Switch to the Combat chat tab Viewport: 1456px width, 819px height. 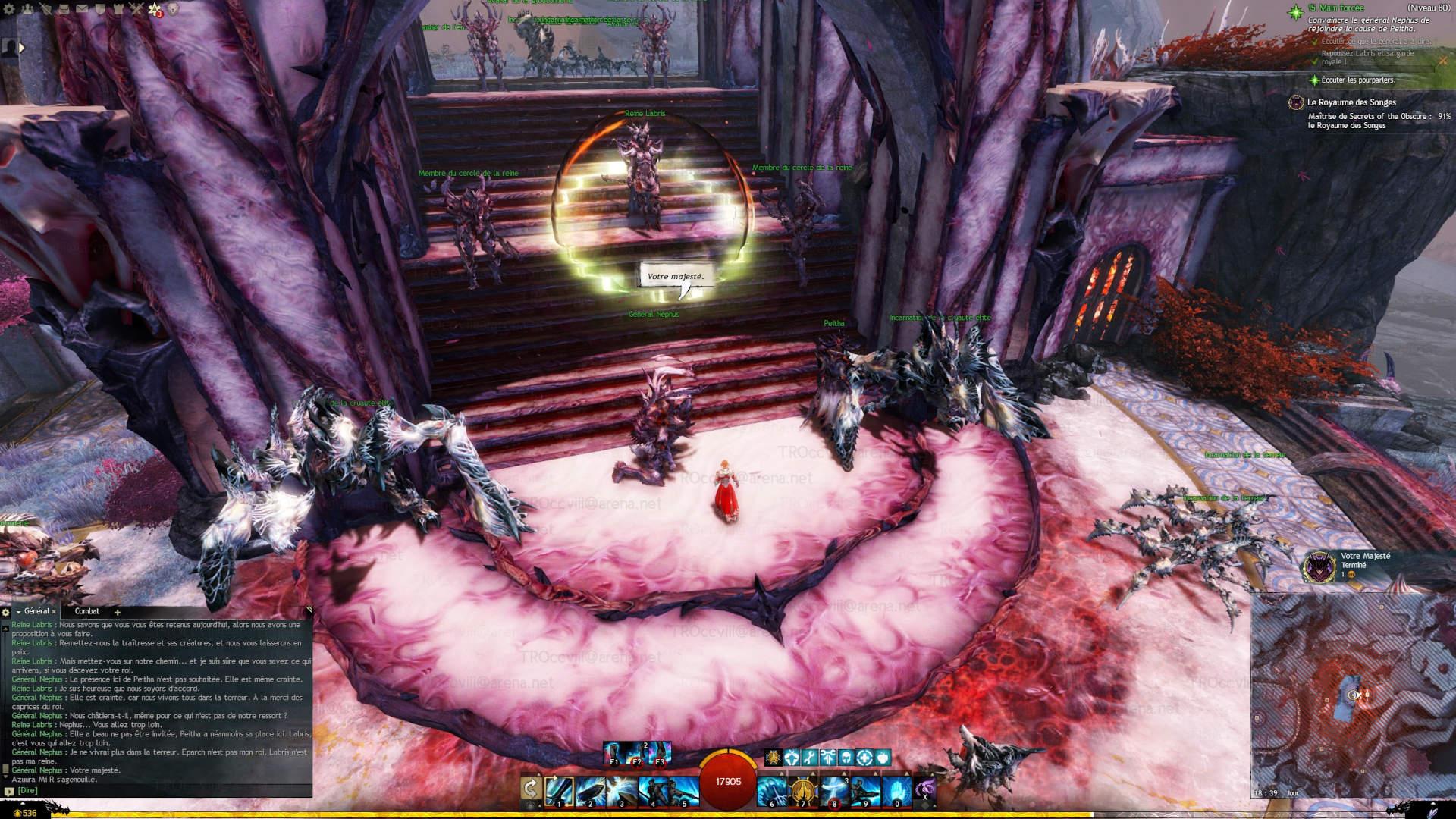coord(87,611)
